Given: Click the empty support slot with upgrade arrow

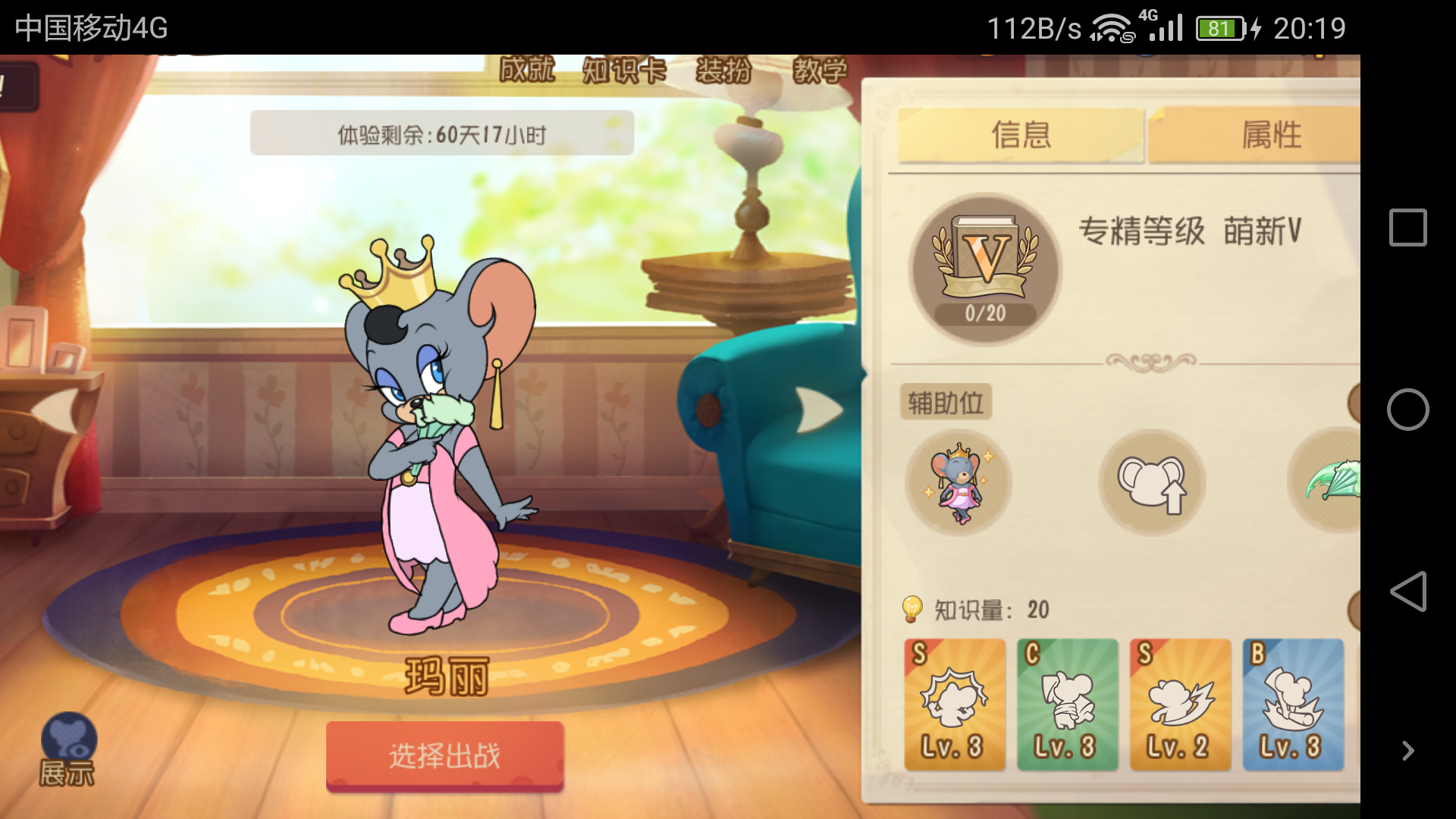Looking at the screenshot, I should pyautogui.click(x=1152, y=483).
